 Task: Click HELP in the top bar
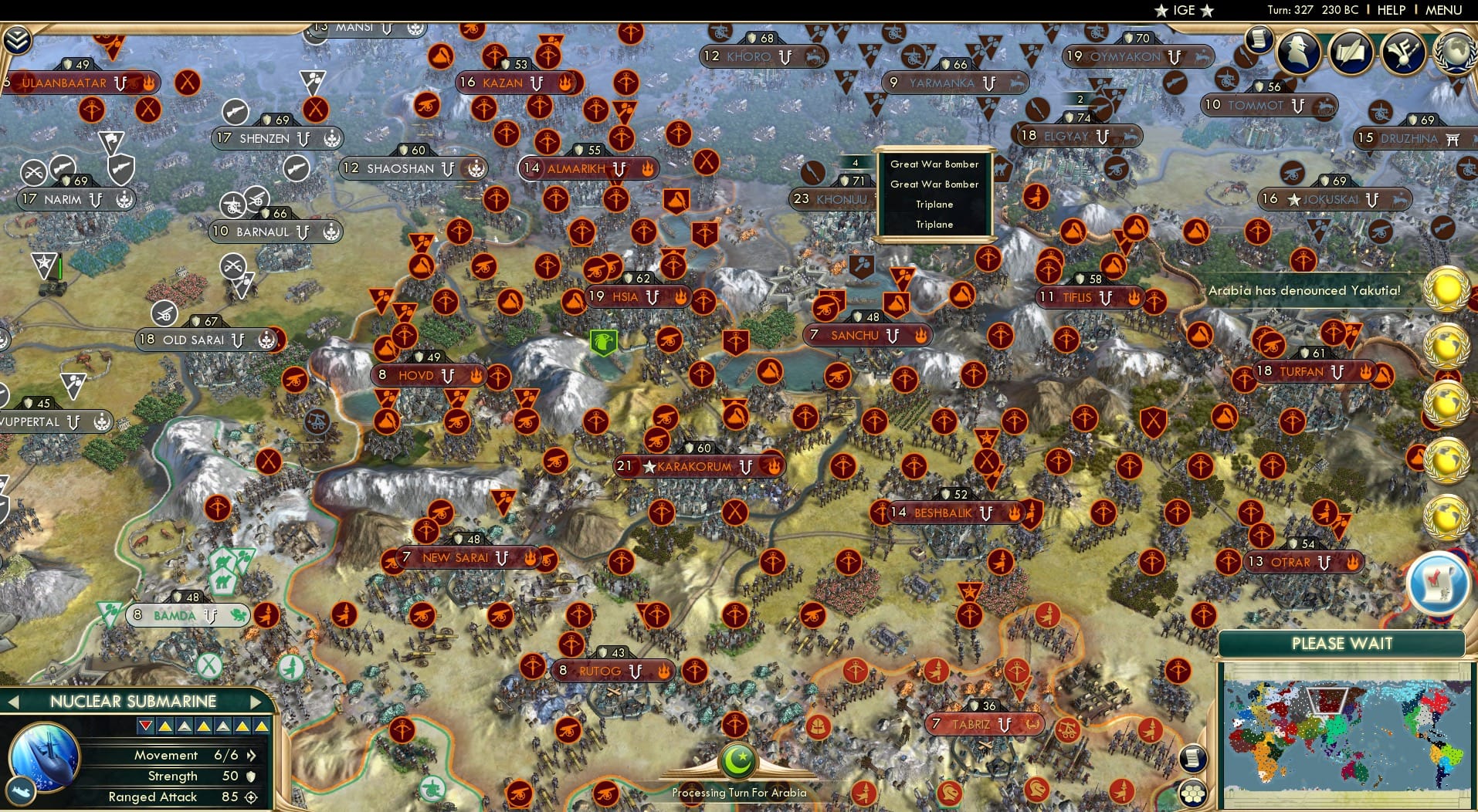pos(1390,10)
